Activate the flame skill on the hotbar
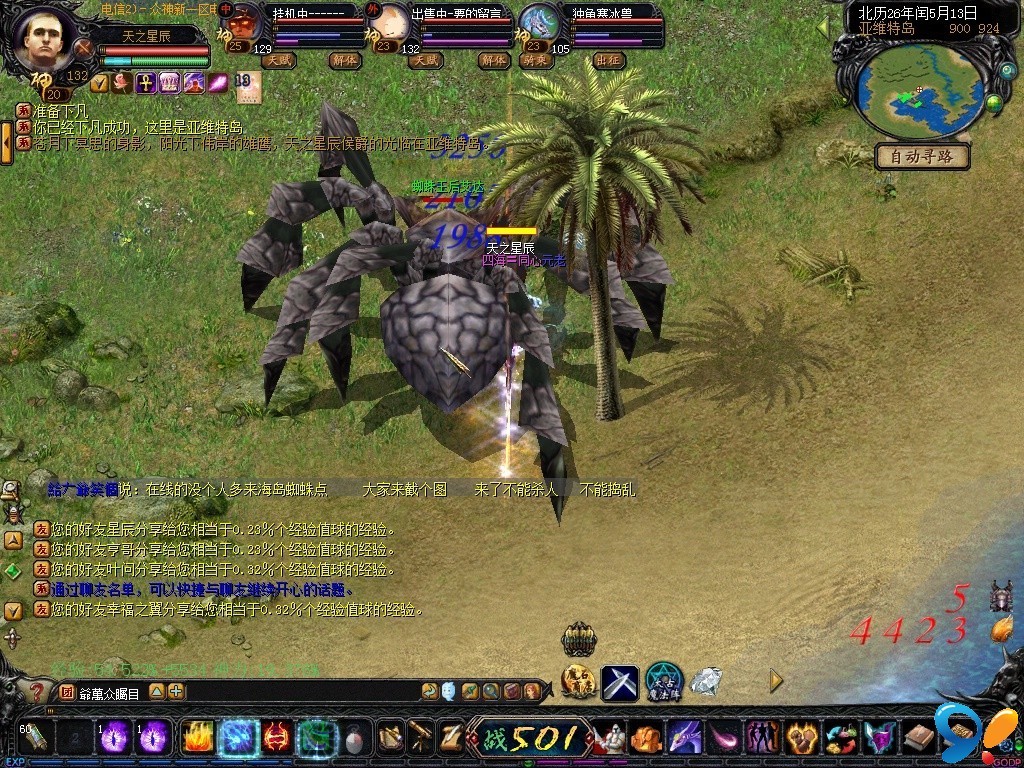The image size is (1024, 768). click(x=197, y=738)
